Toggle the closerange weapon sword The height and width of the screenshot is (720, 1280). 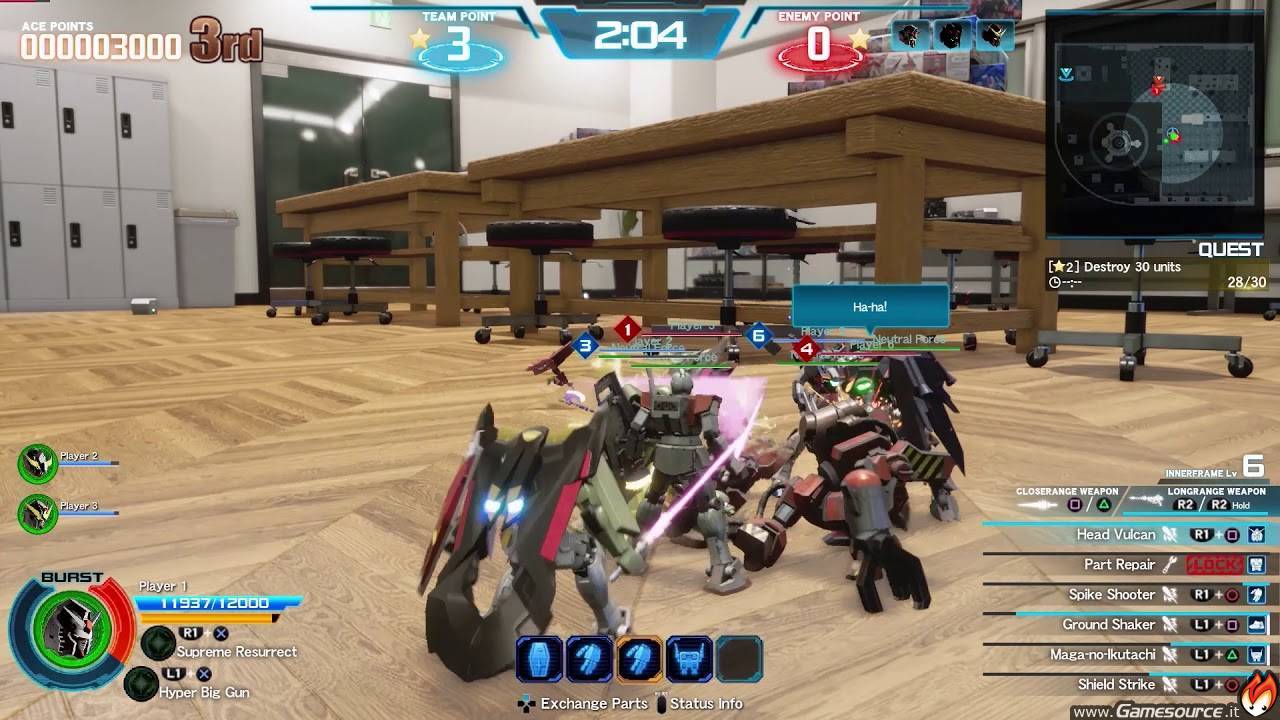pyautogui.click(x=1035, y=503)
